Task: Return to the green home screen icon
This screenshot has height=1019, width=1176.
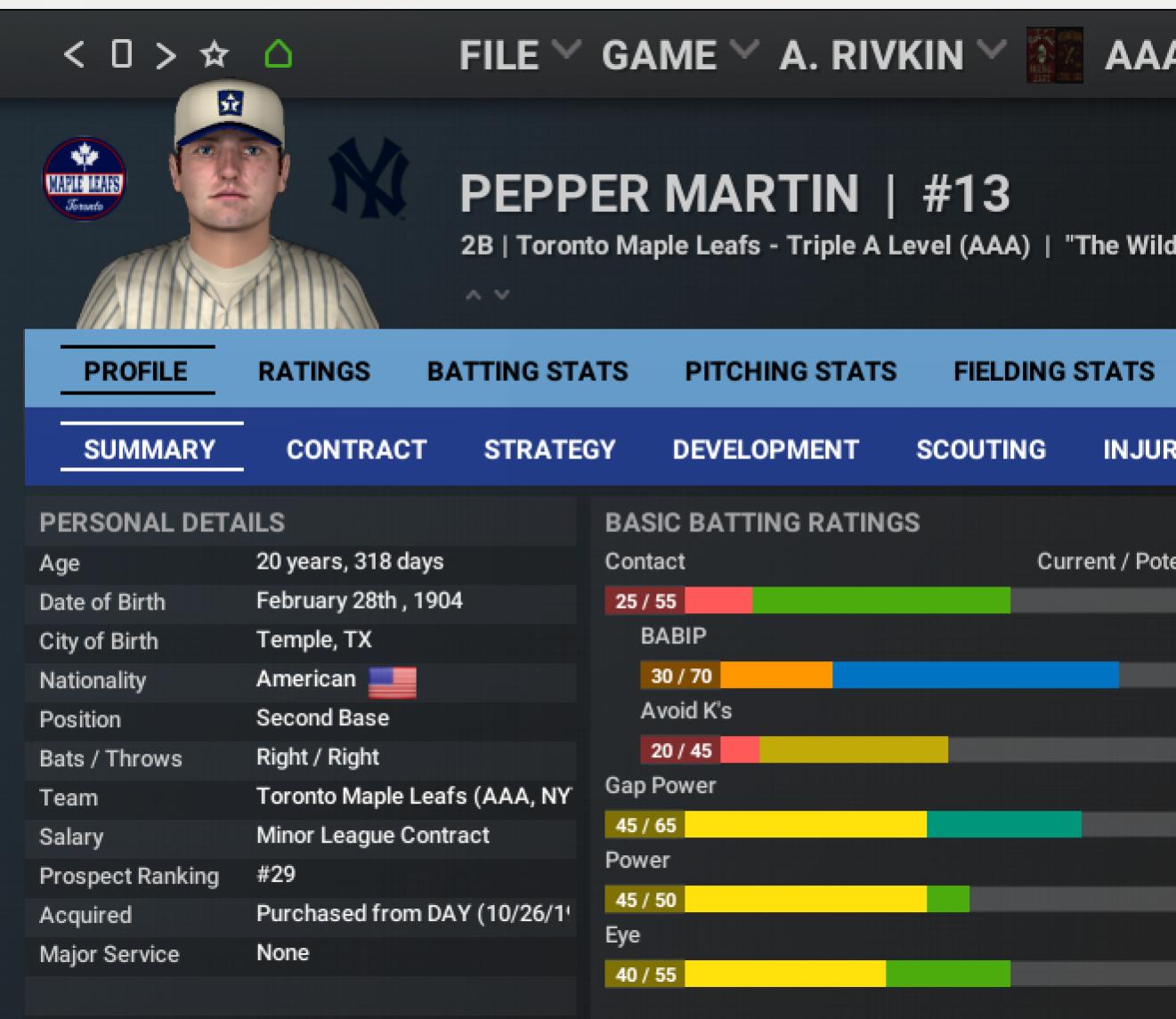Action: [x=278, y=55]
